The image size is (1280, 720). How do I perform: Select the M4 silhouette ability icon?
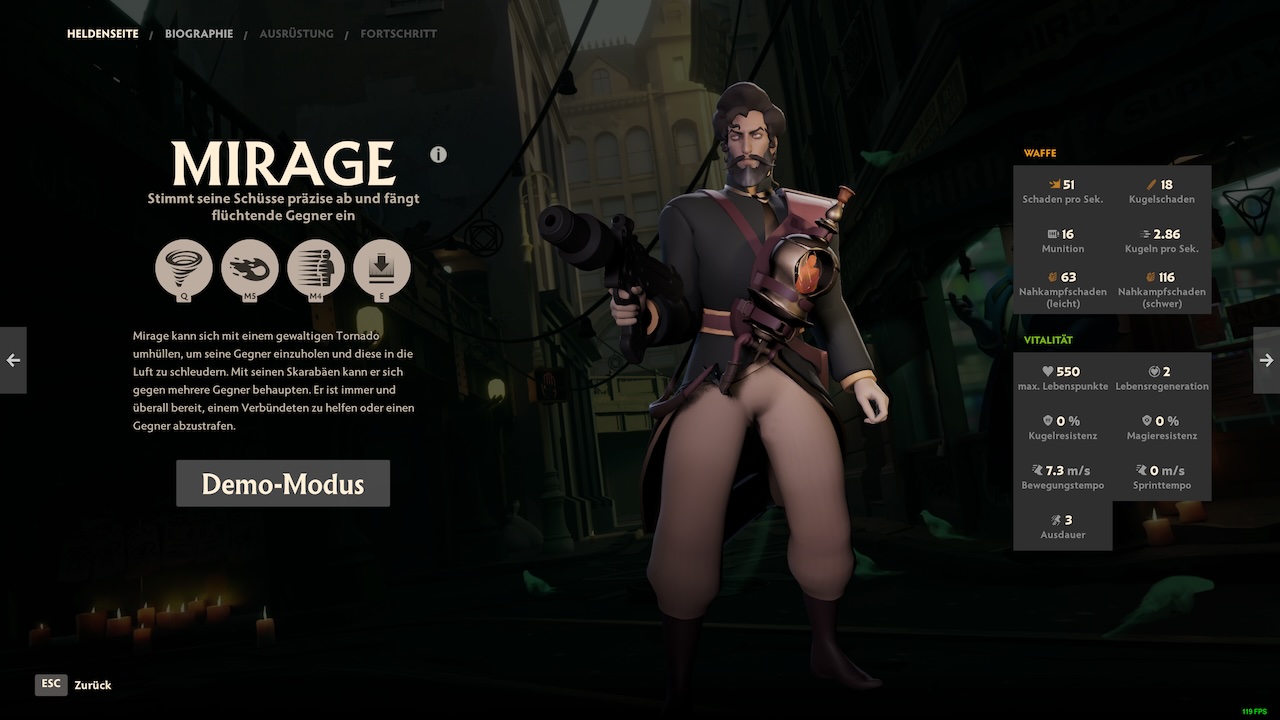point(315,268)
